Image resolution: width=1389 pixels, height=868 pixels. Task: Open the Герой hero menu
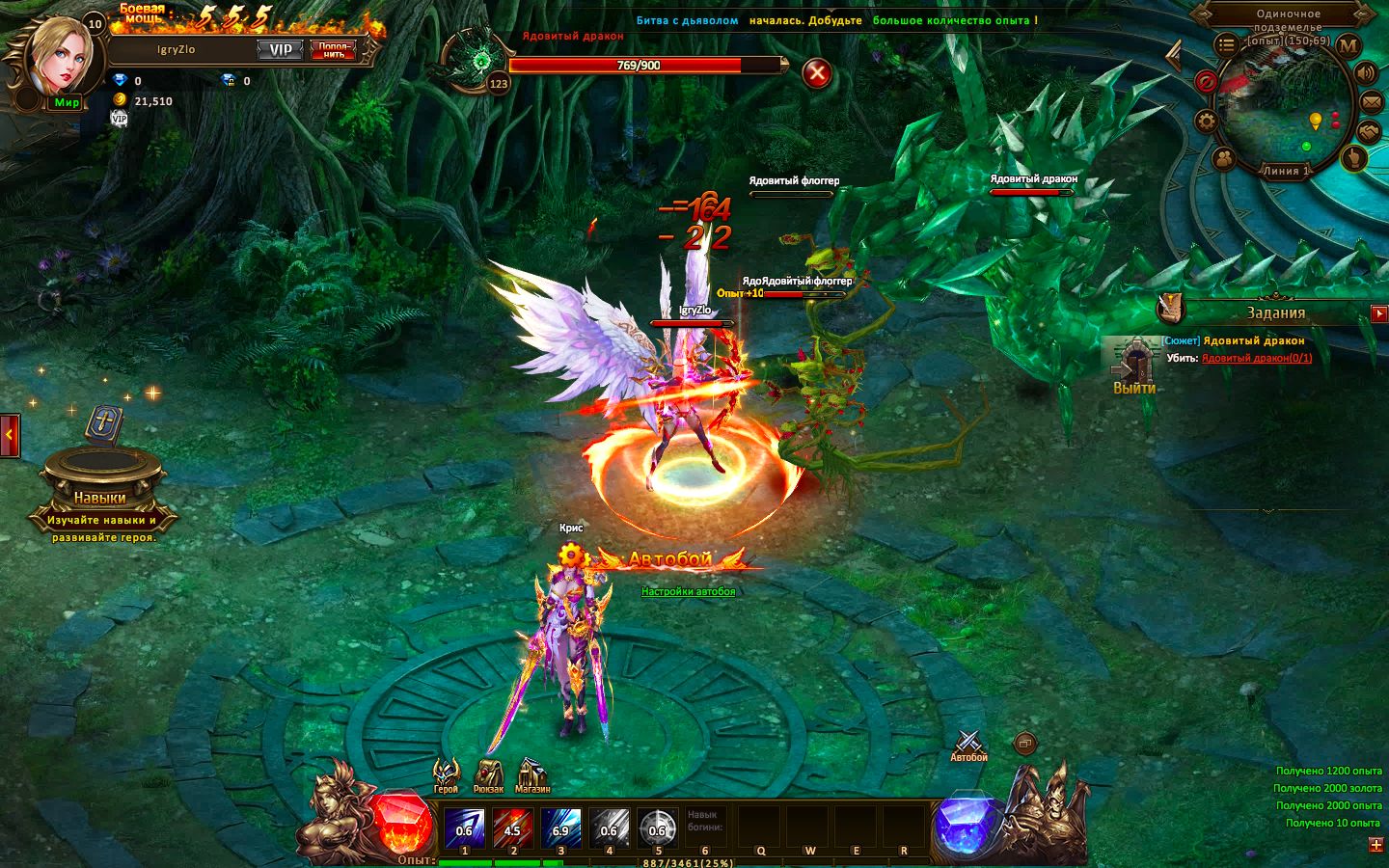click(x=446, y=774)
